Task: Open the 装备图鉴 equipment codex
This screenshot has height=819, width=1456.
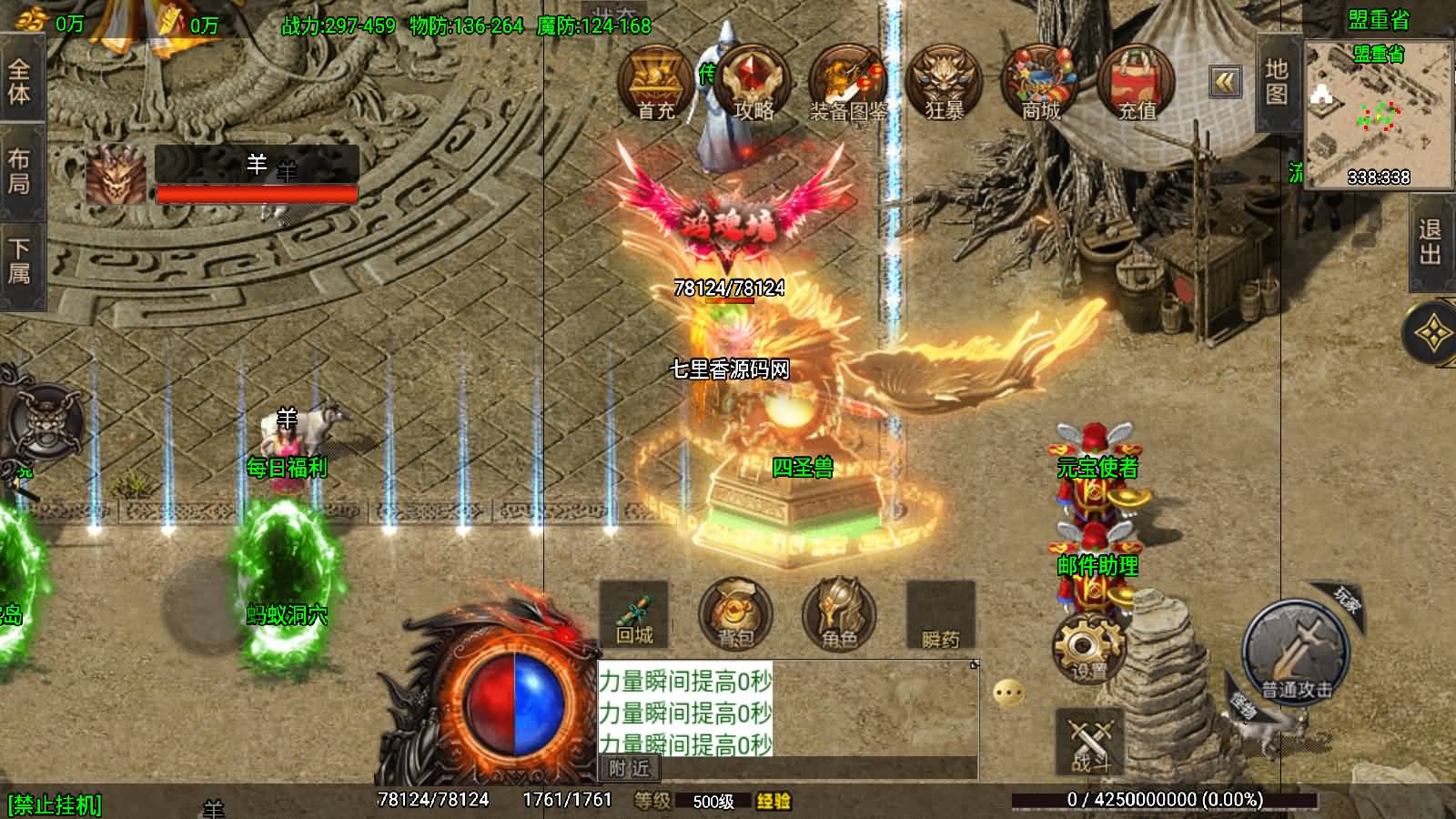Action: pos(848,84)
